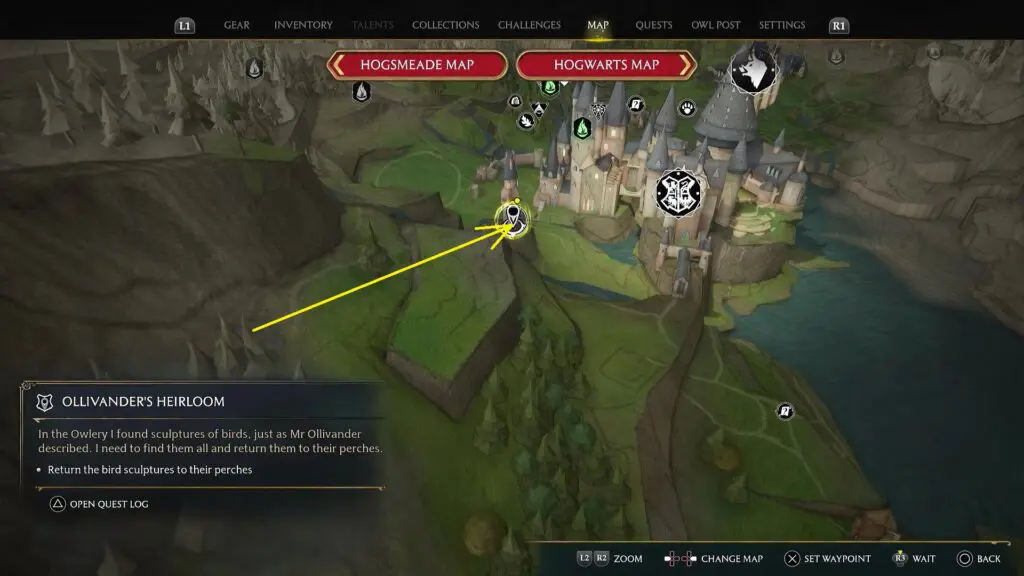Image resolution: width=1024 pixels, height=576 pixels.
Task: Click the active Map tab
Action: click(598, 25)
